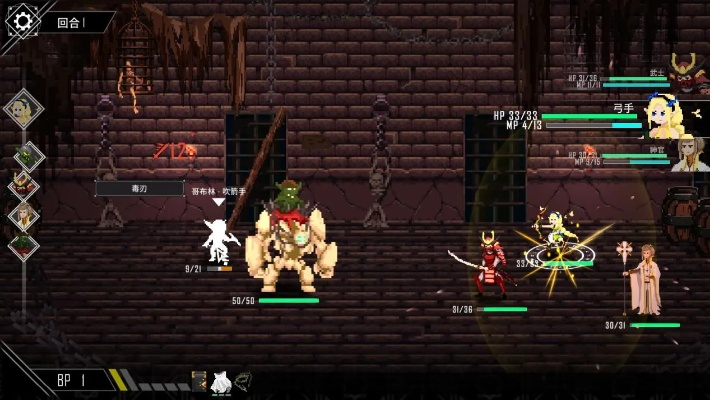The width and height of the screenshot is (710, 400).
Task: Choose the samurai (武士) party portrait
Action: click(684, 73)
